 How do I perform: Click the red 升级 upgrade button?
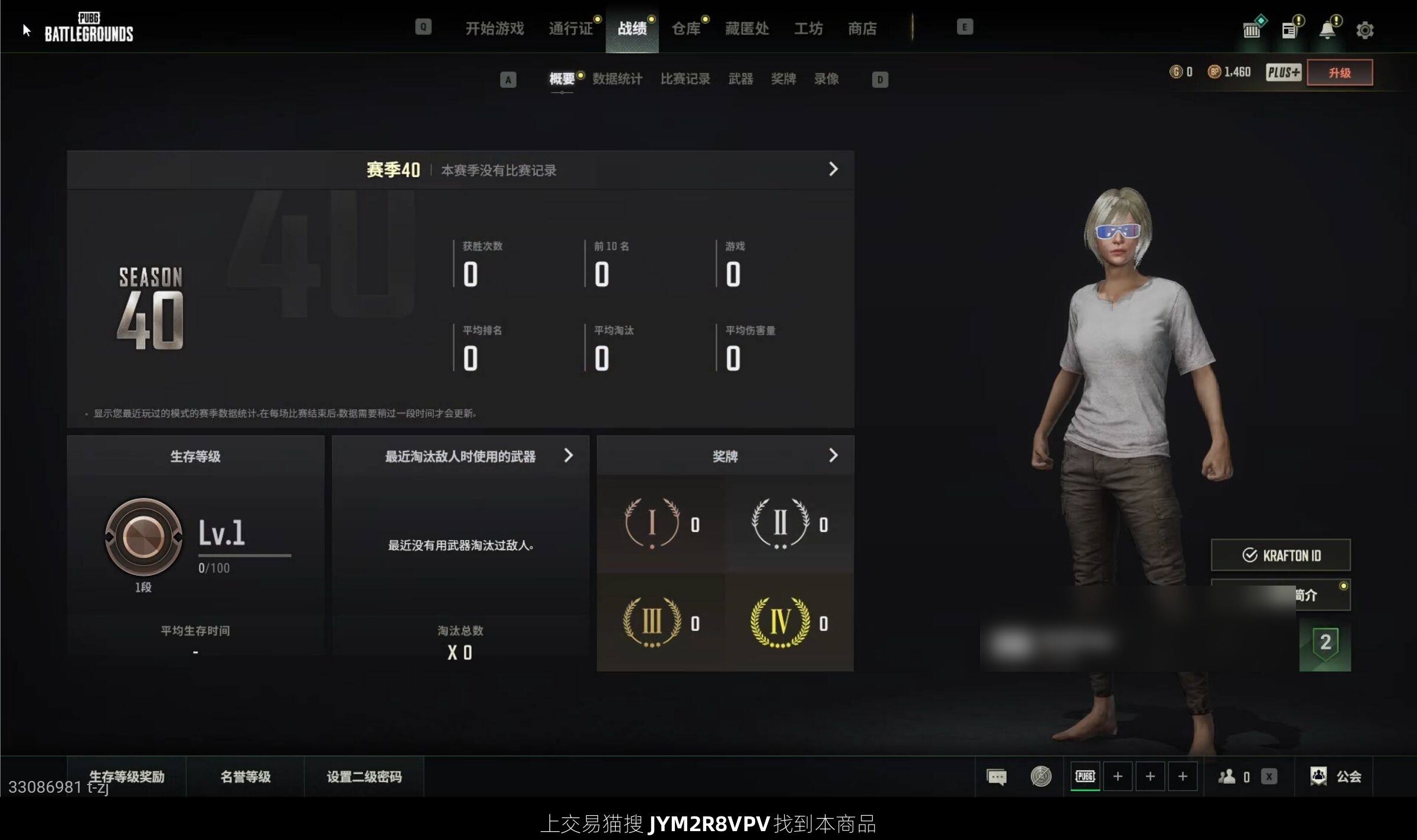point(1339,73)
